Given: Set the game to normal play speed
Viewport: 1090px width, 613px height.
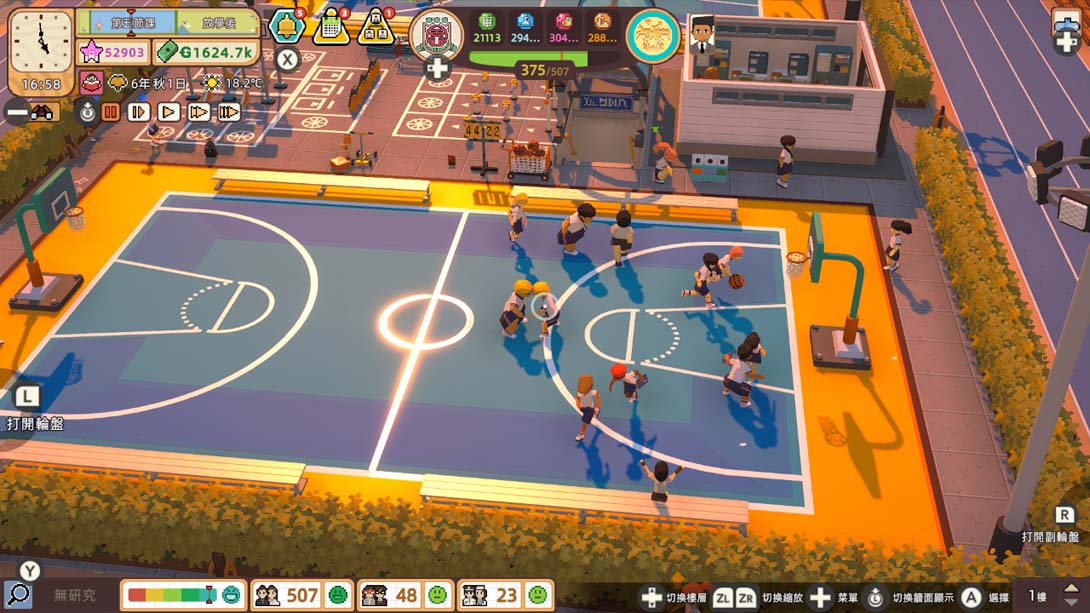Looking at the screenshot, I should coord(169,112).
